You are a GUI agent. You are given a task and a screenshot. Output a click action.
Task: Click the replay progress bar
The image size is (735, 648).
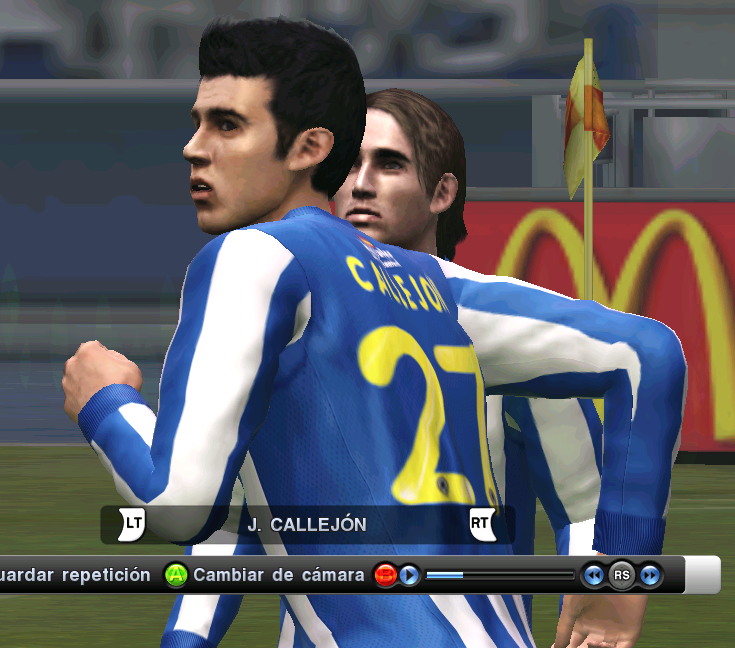(499, 576)
